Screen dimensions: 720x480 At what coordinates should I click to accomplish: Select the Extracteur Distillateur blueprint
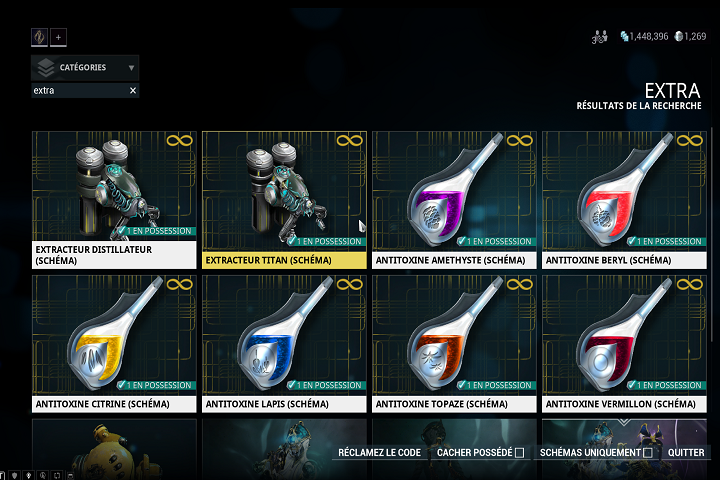(114, 200)
